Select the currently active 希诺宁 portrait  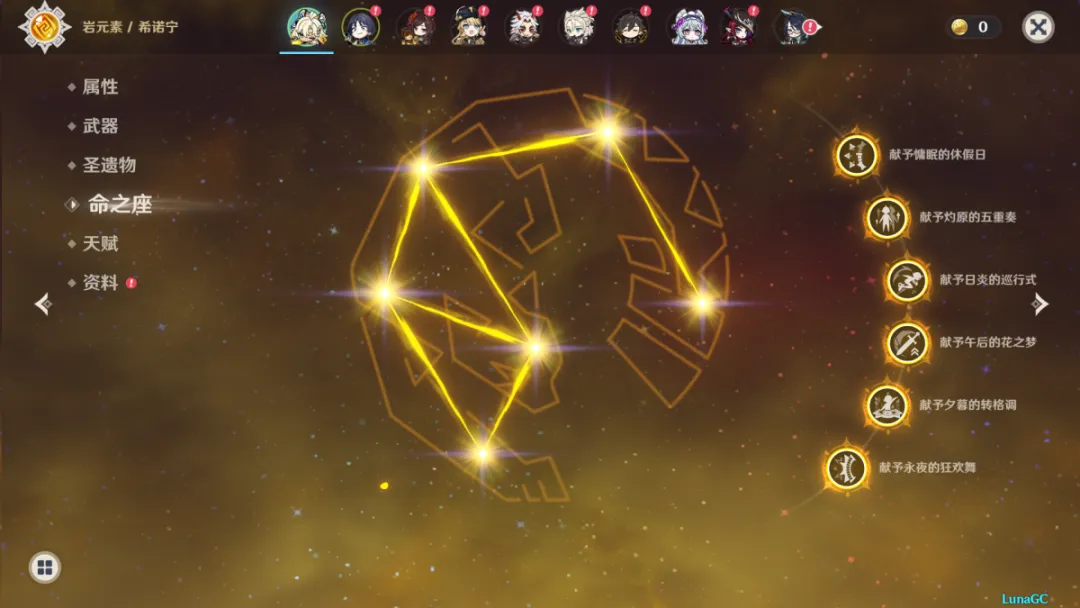tap(306, 27)
